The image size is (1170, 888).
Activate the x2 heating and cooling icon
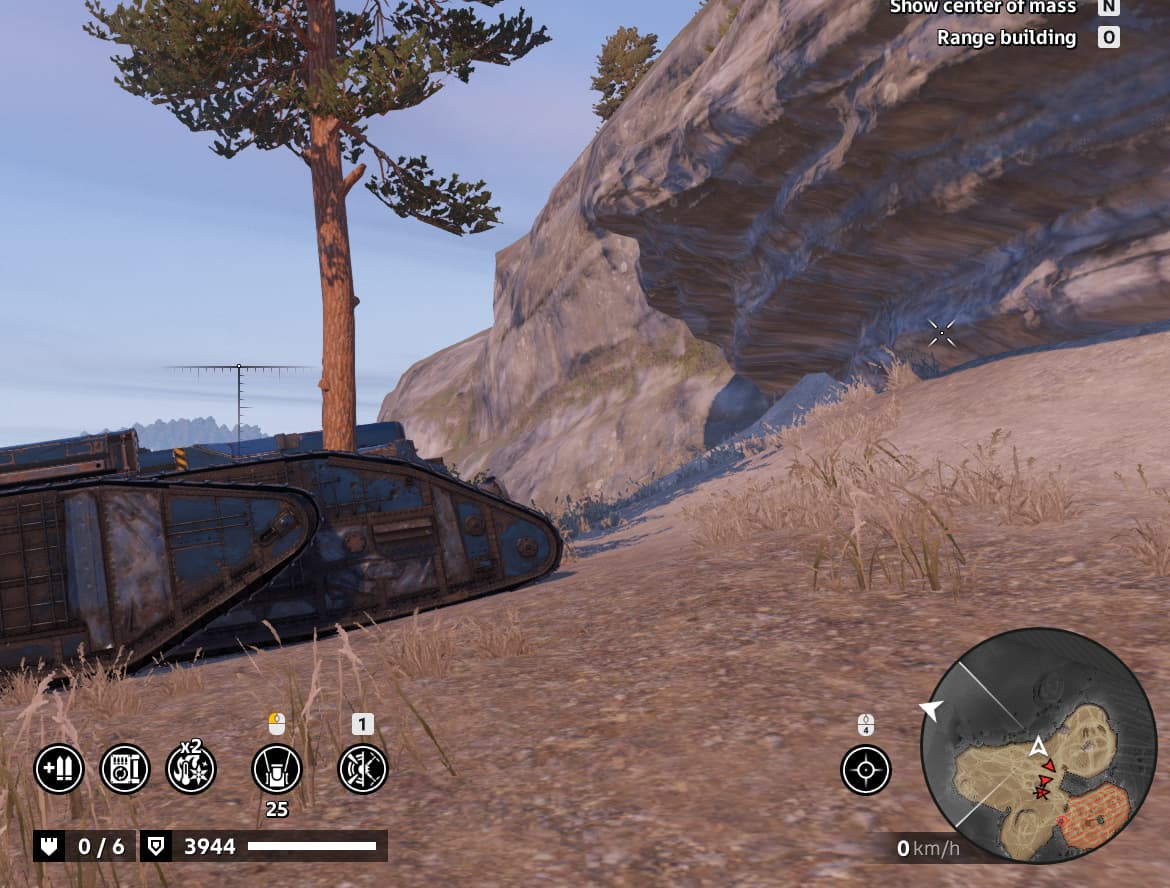point(191,769)
